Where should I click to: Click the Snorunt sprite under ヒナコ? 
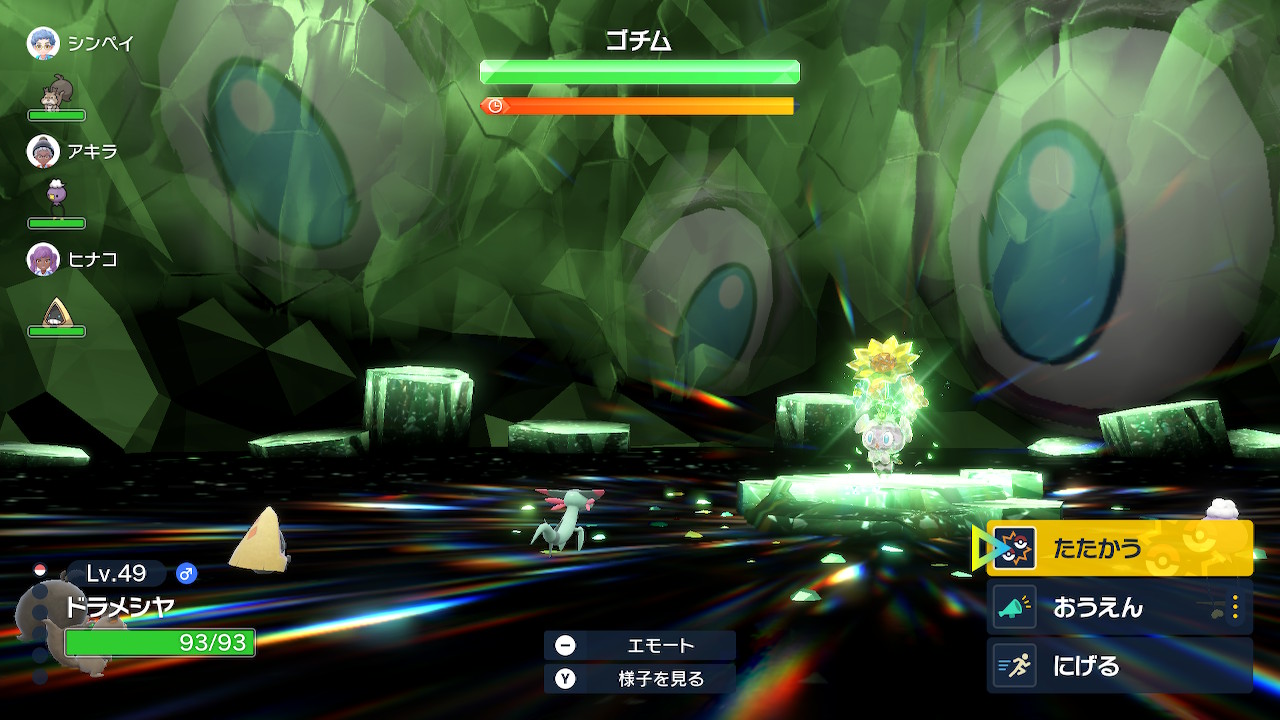[57, 313]
